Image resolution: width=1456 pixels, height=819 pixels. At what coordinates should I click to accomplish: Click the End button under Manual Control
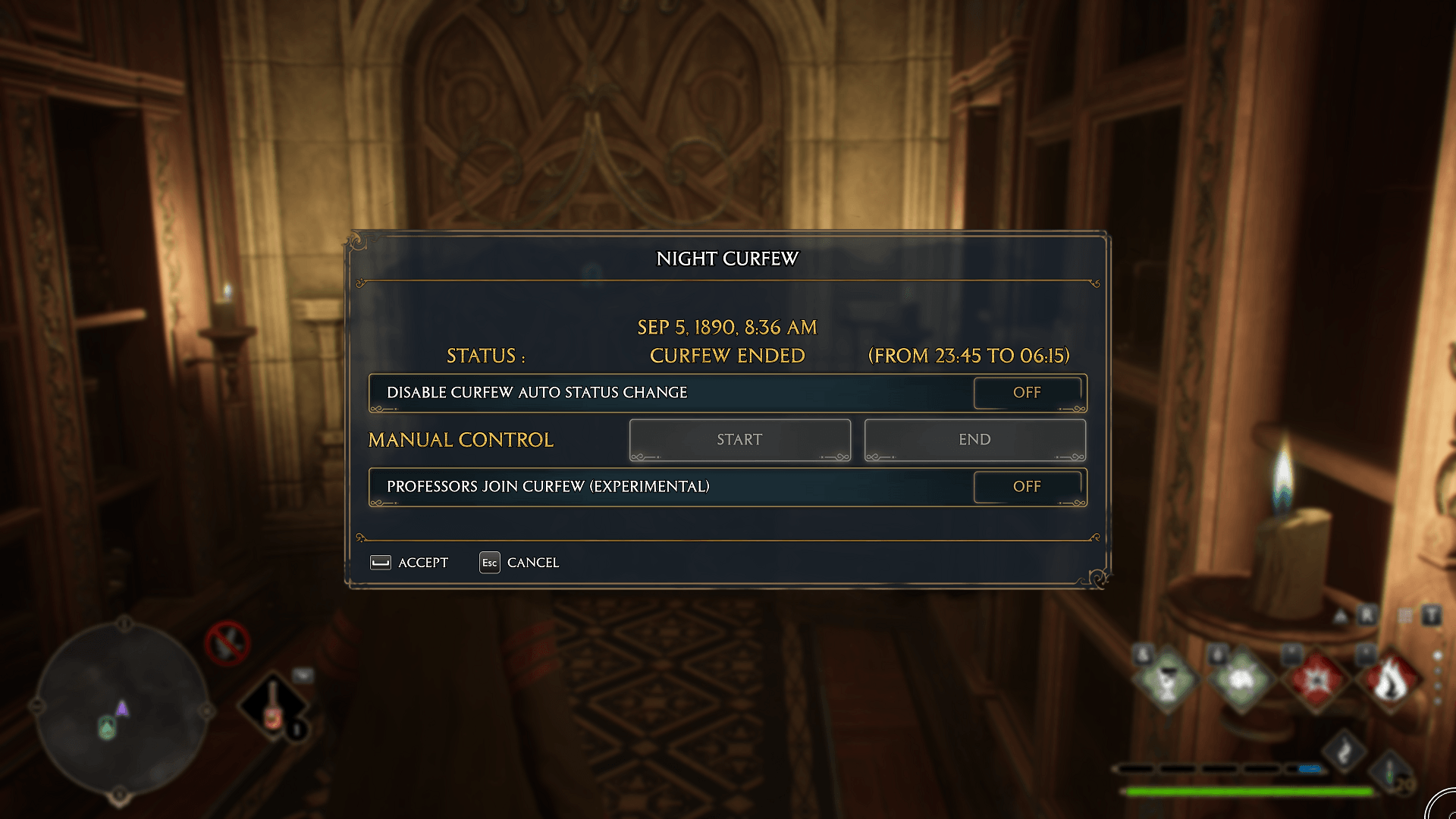(974, 439)
